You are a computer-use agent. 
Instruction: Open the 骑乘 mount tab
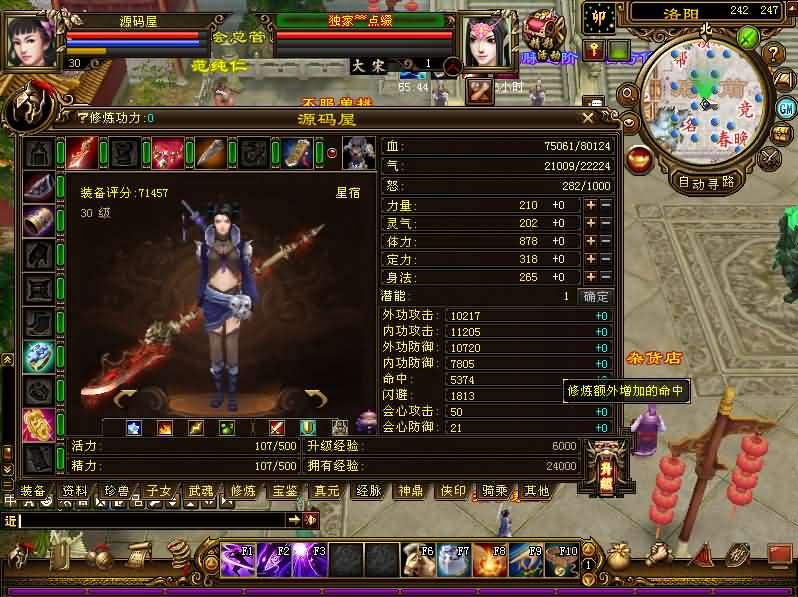coord(495,491)
